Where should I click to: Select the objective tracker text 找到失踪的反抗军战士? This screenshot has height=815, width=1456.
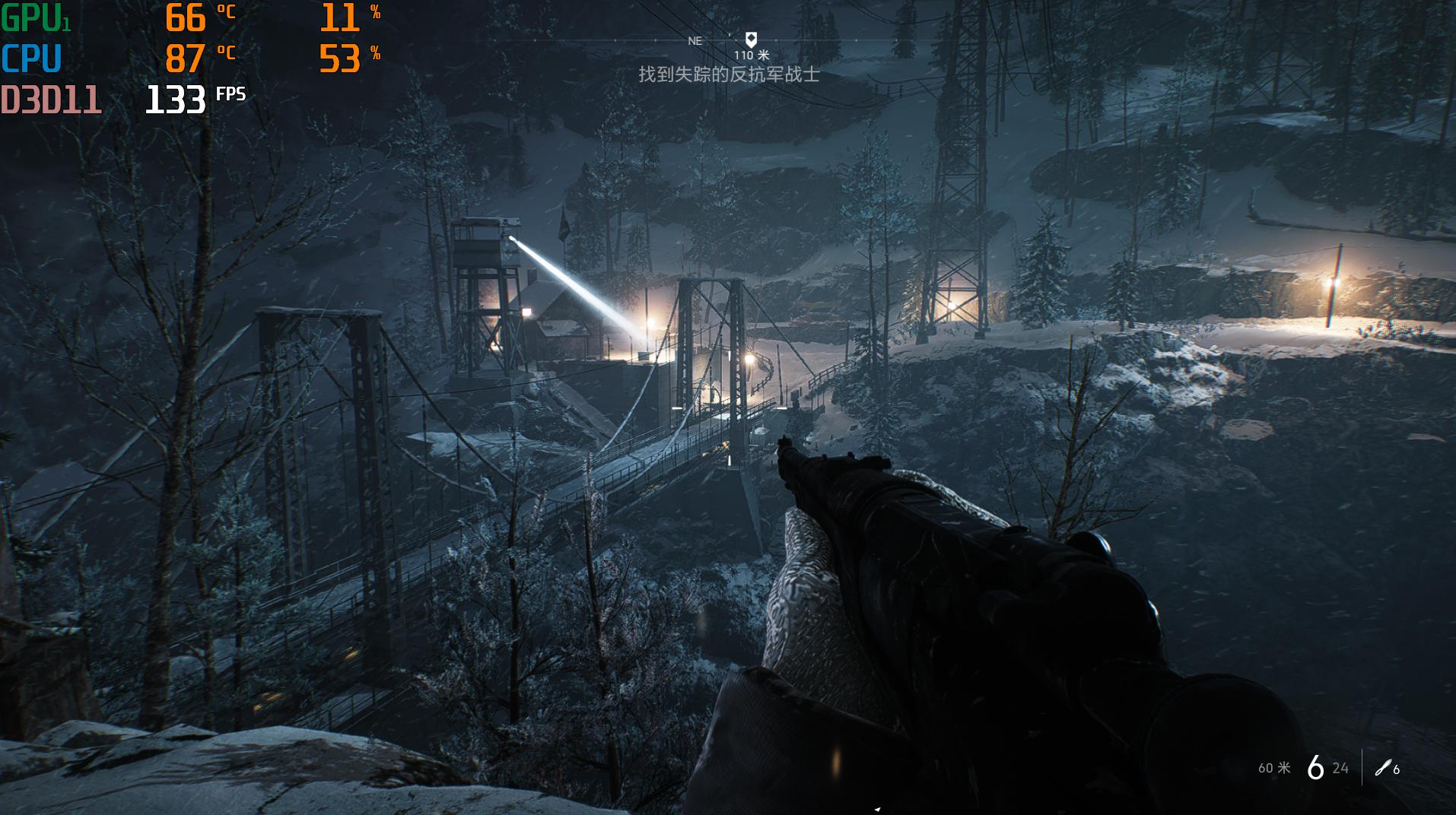[728, 75]
